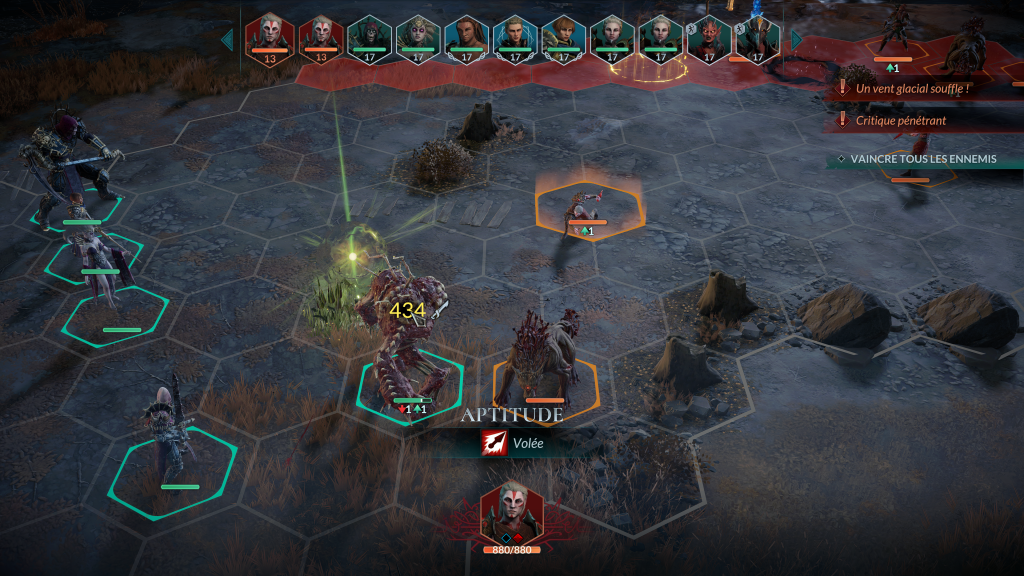Open the 'Critique pénétrant' notification
The width and height of the screenshot is (1024, 576).
click(x=900, y=120)
